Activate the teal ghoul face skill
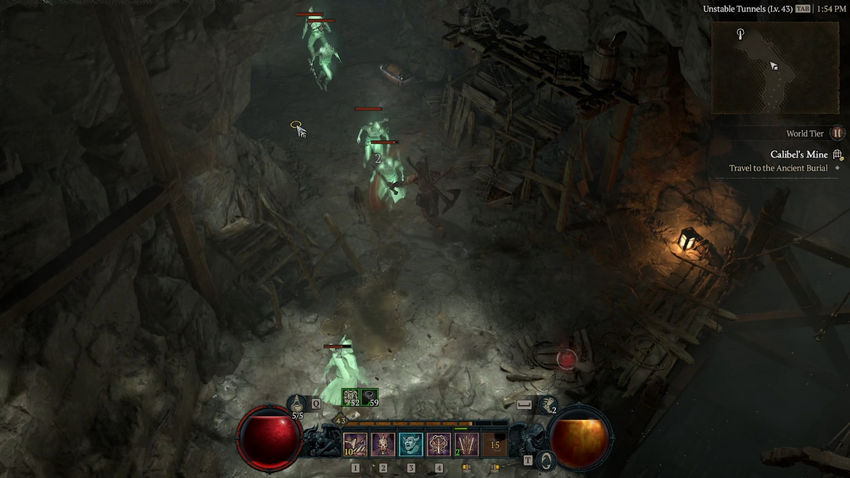The image size is (850, 478). pyautogui.click(x=410, y=444)
